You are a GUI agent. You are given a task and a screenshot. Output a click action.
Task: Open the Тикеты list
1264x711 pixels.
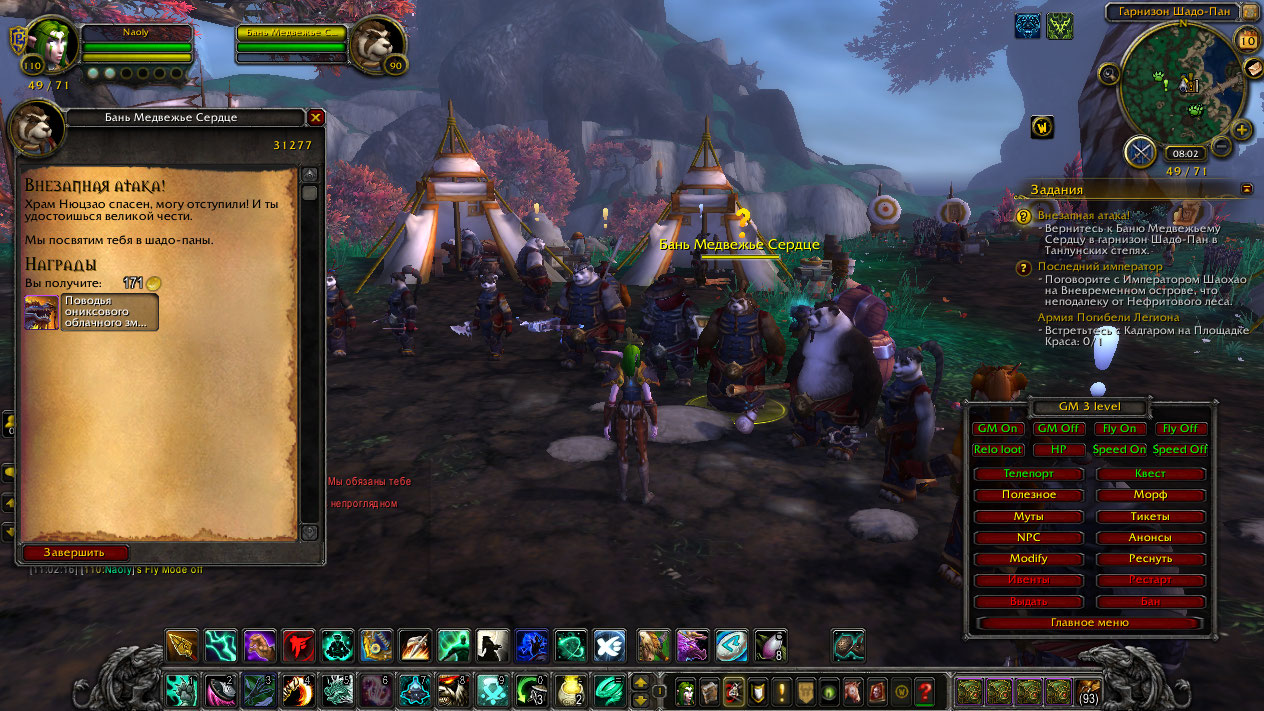click(1150, 516)
